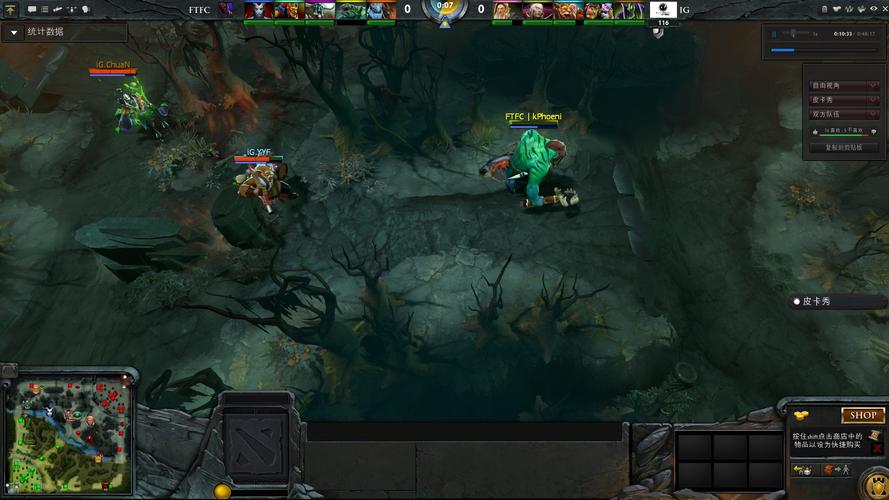
Task: Pause the replay playback
Action: (775, 33)
